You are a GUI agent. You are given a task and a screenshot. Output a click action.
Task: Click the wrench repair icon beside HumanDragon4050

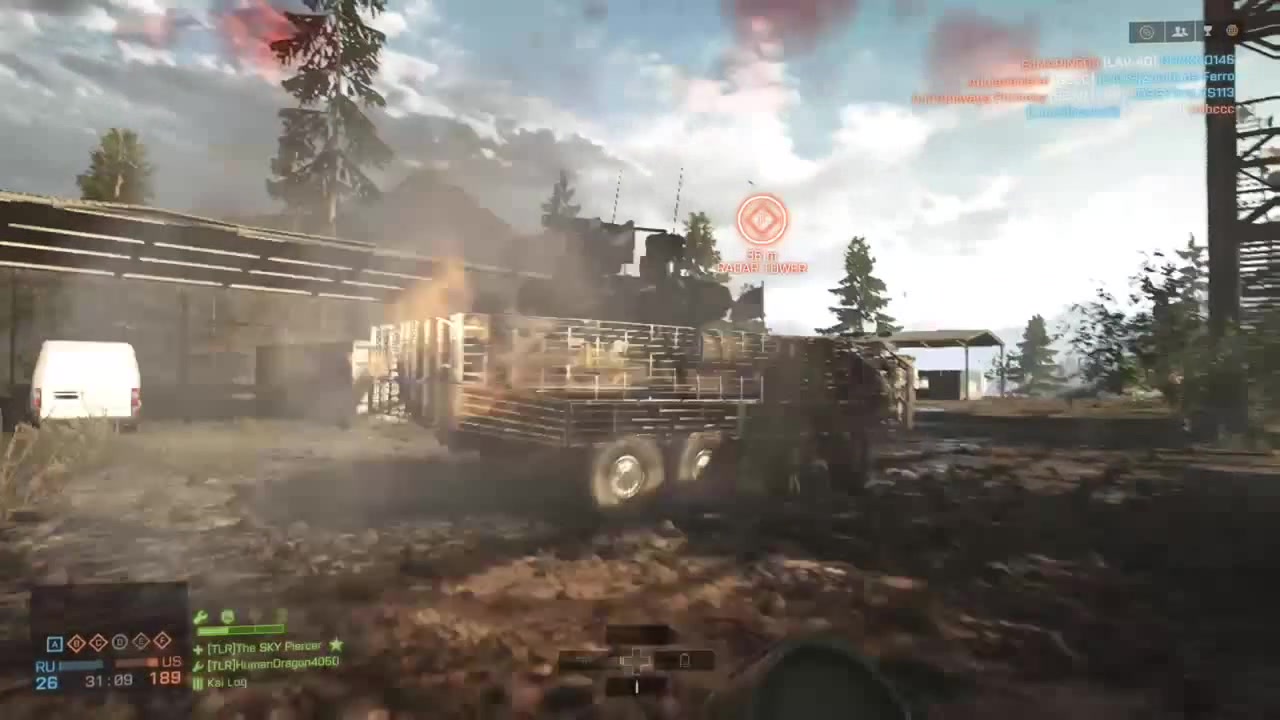(199, 664)
